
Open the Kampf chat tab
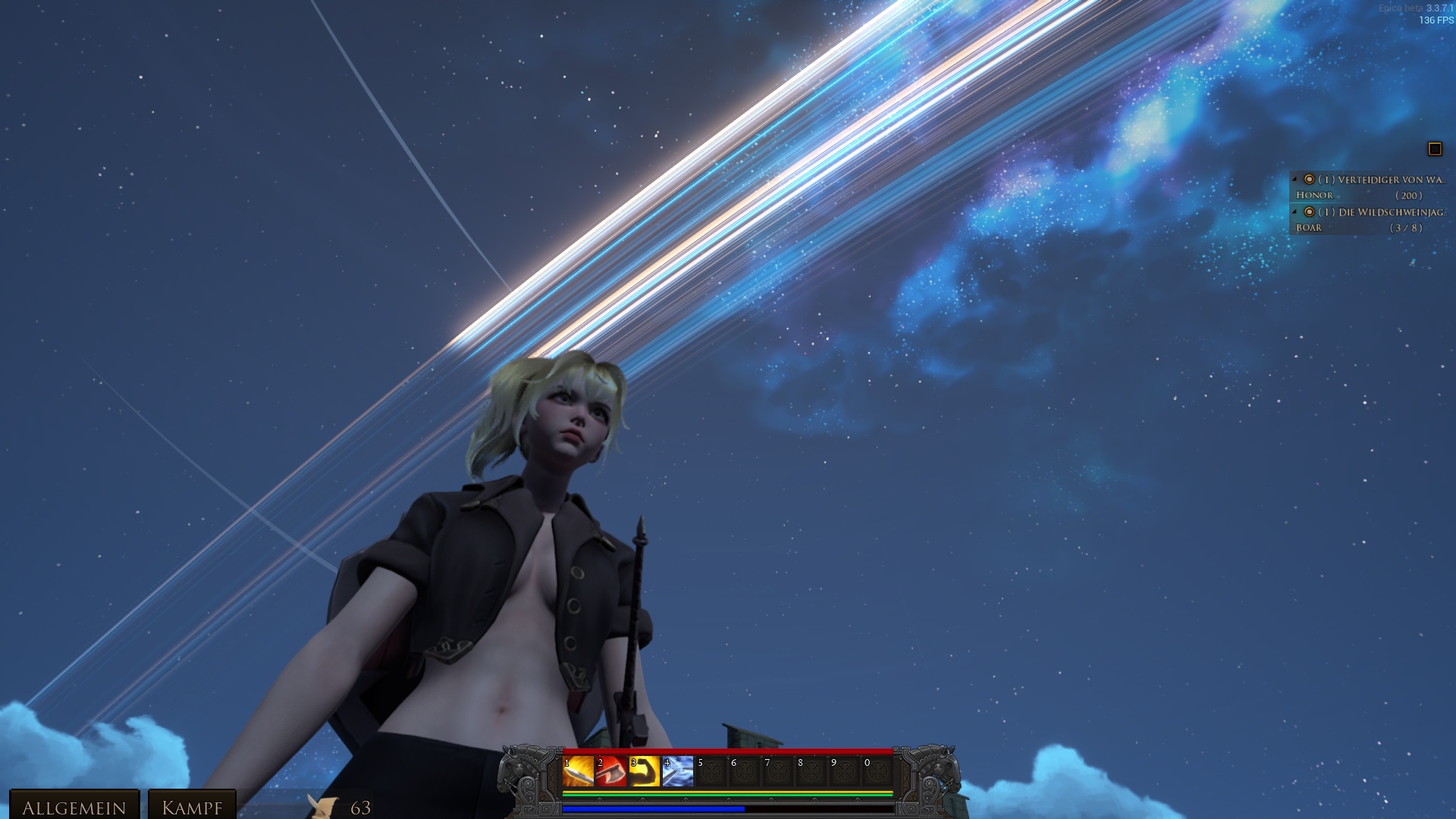(x=192, y=807)
